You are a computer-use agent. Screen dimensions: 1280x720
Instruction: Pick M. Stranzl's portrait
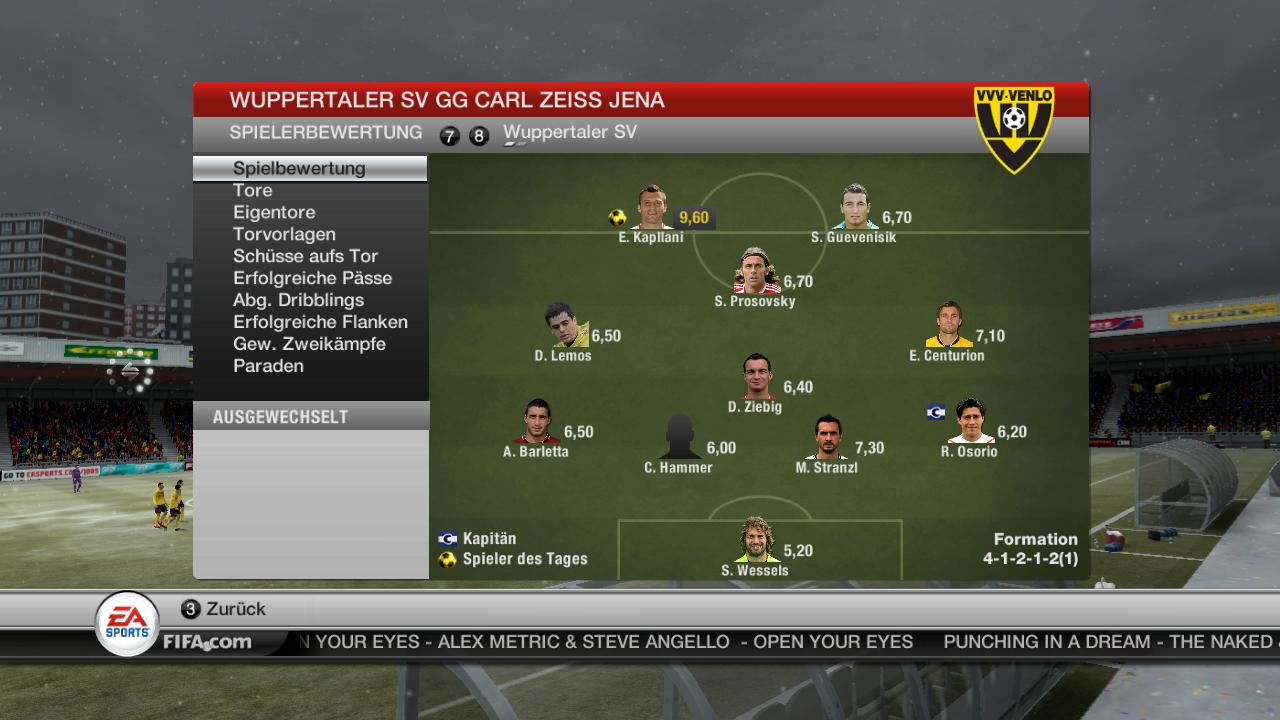click(828, 438)
